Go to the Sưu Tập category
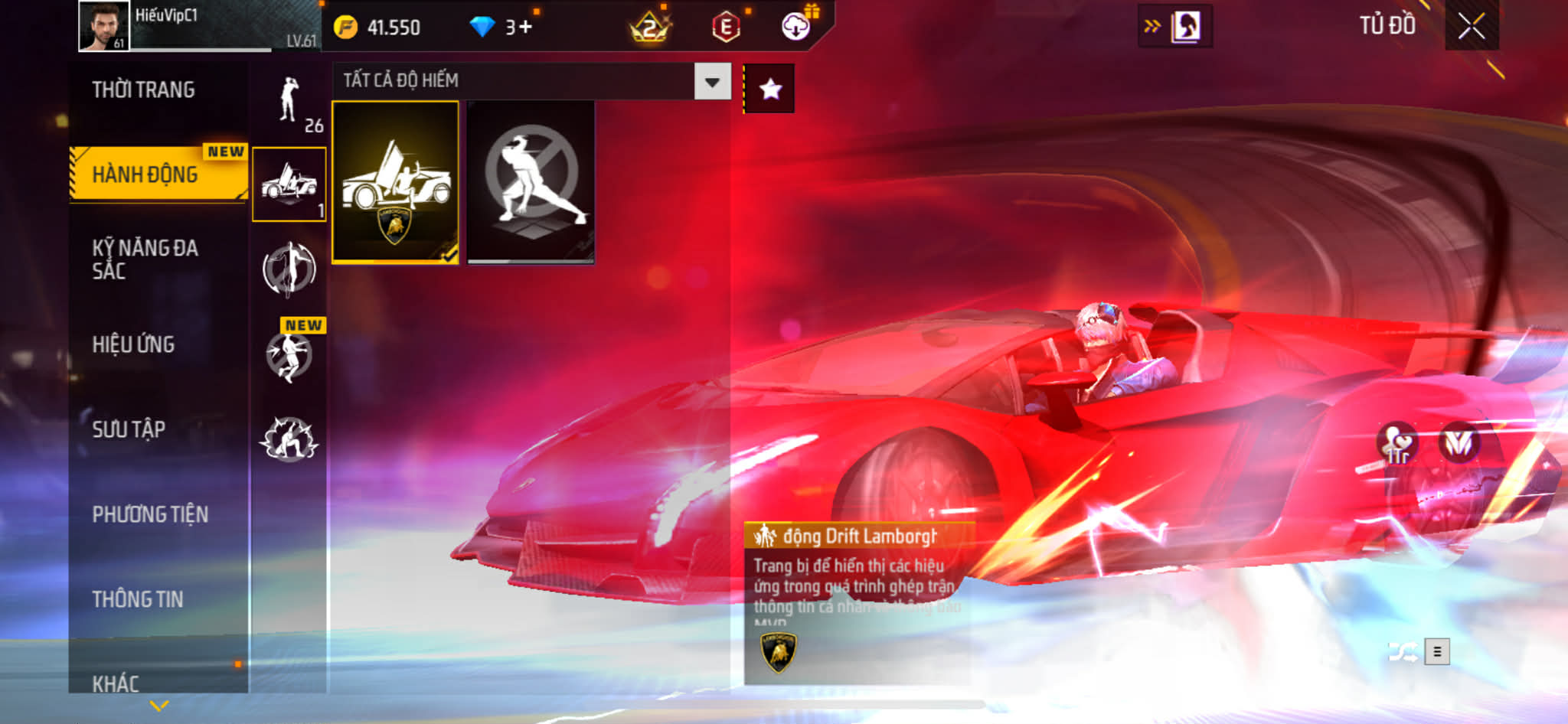 coord(129,429)
